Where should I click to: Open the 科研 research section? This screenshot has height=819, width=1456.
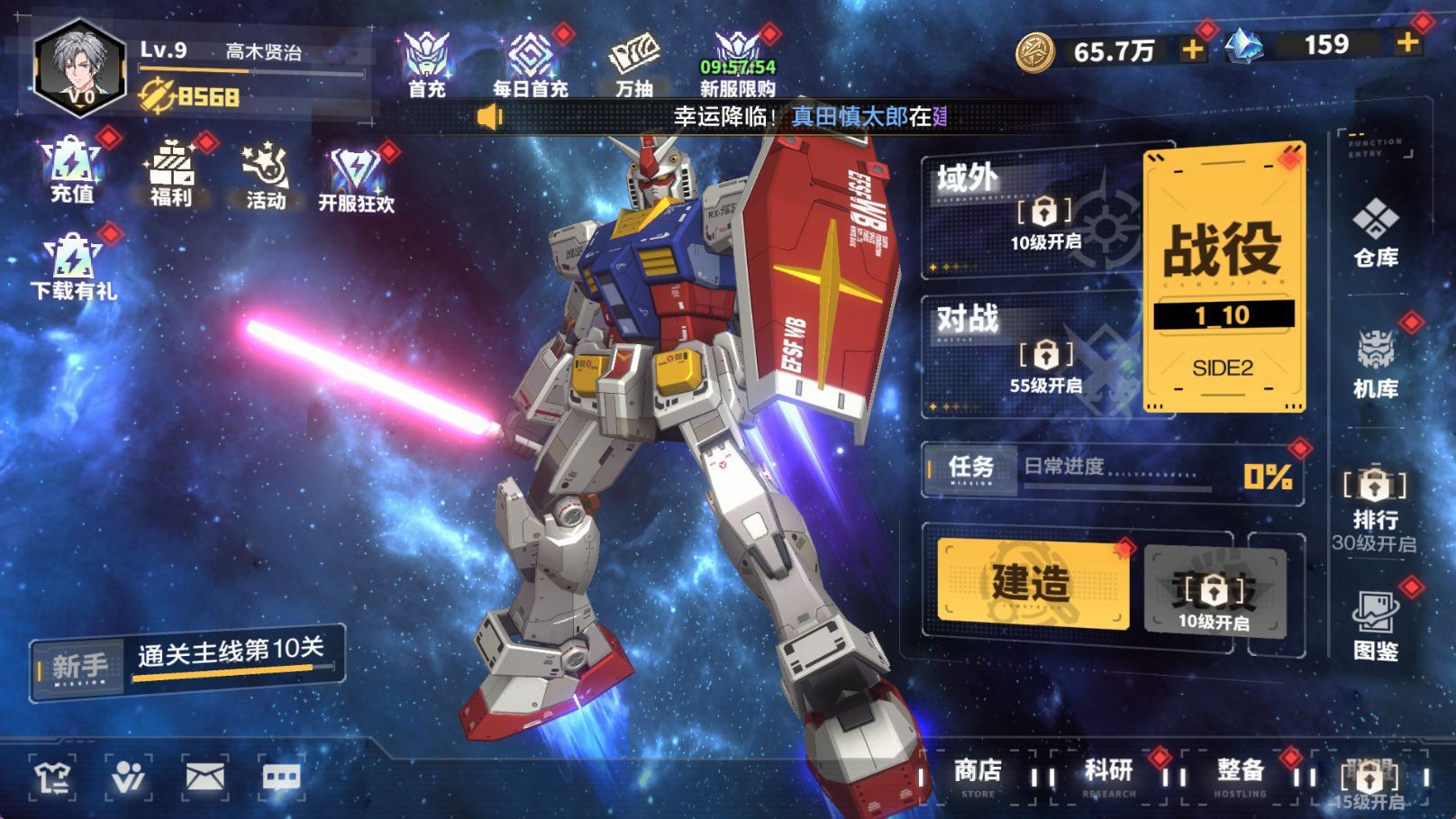1108,774
